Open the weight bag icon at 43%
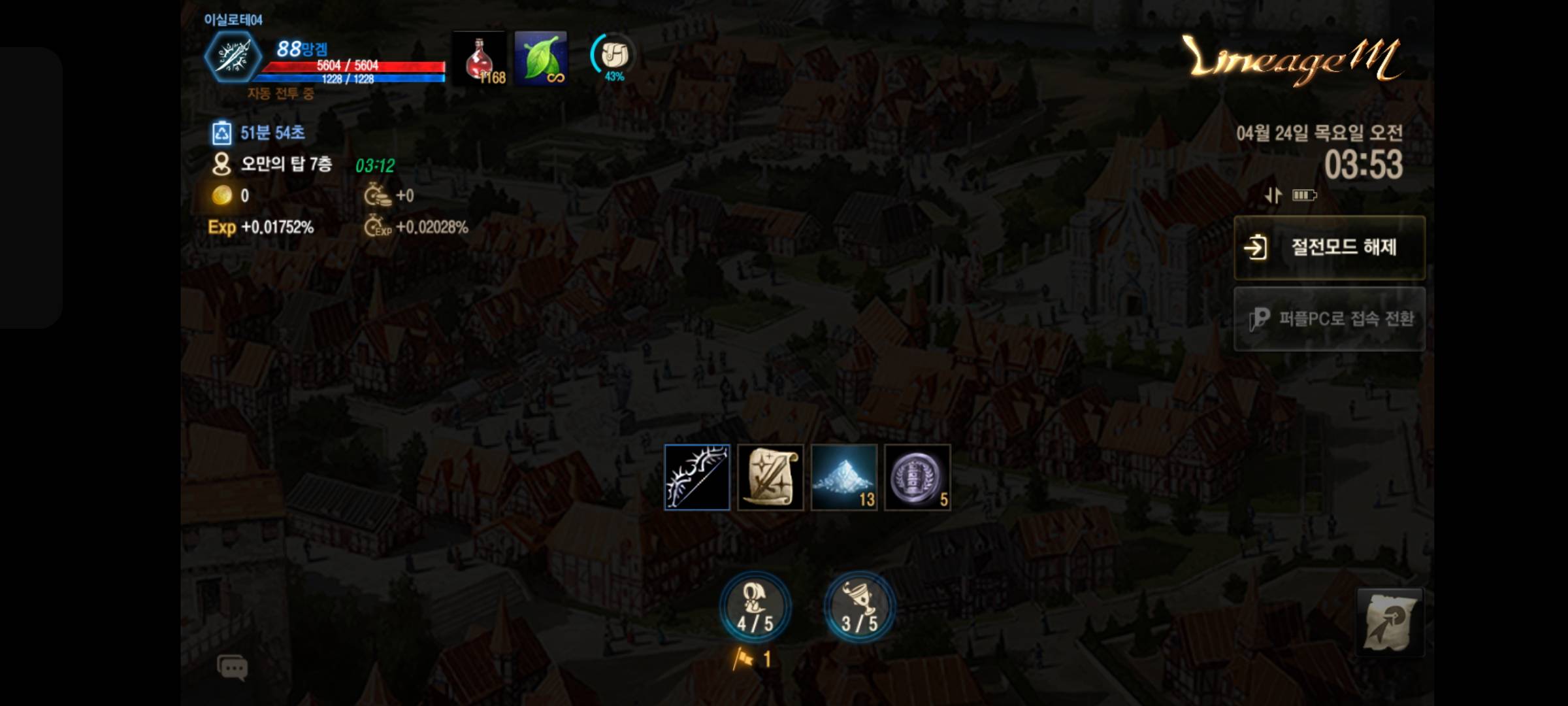 (x=613, y=56)
